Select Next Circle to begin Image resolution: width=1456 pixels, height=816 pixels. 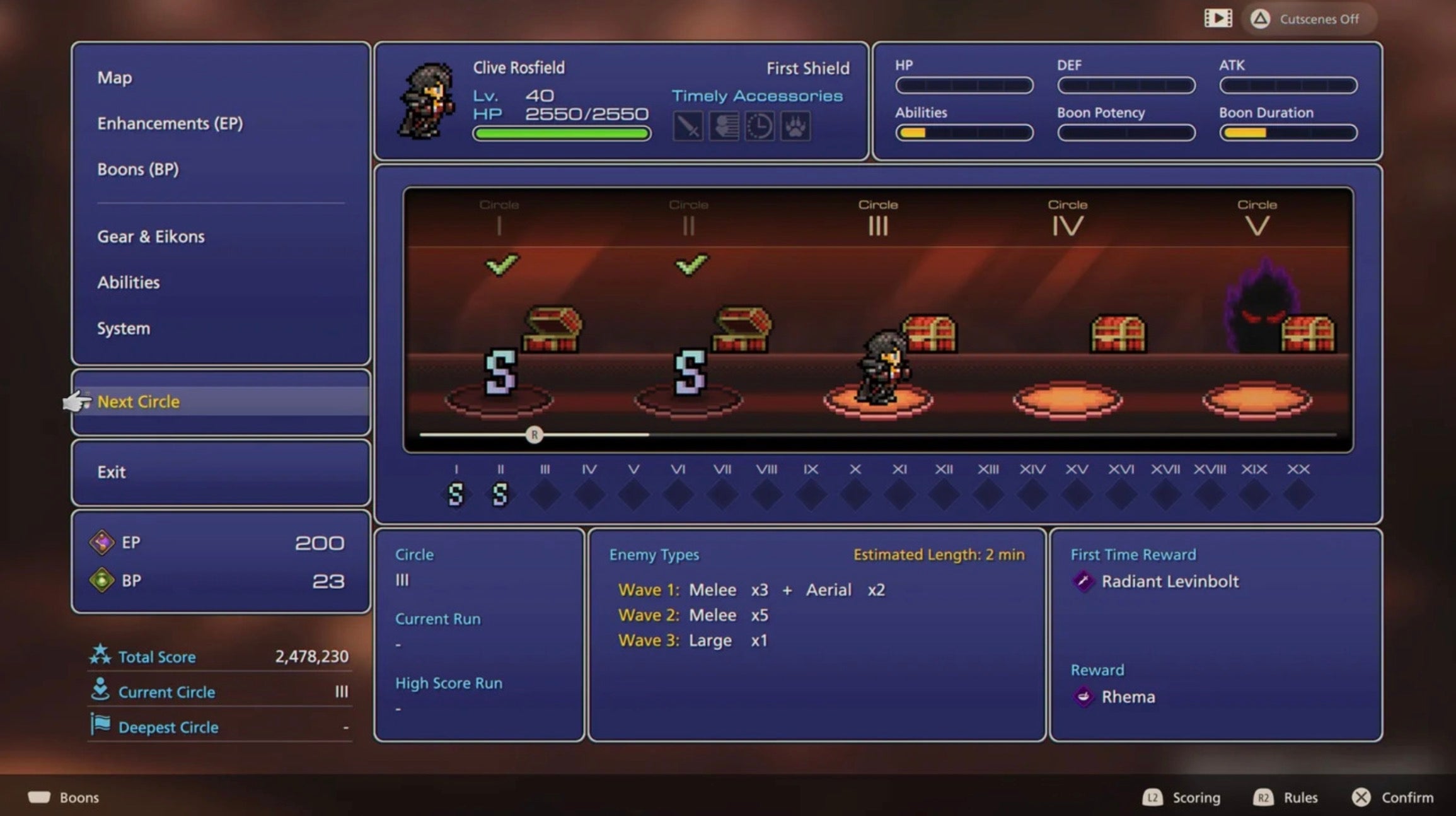click(x=138, y=401)
